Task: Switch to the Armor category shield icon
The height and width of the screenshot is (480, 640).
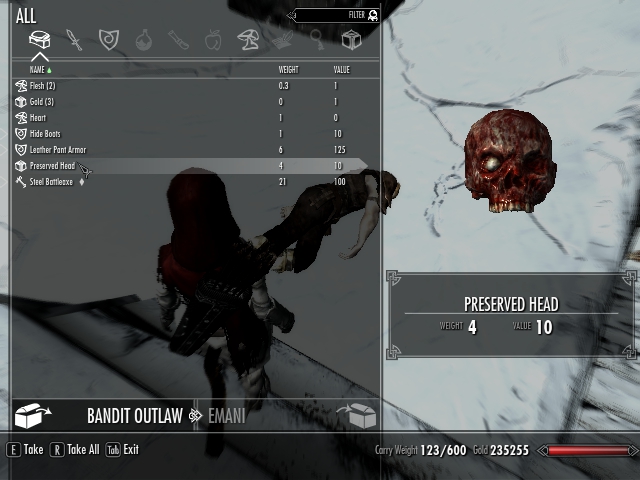Action: point(108,40)
